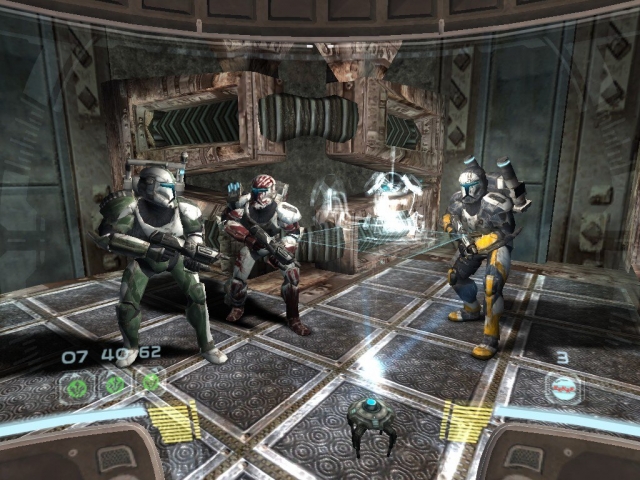This screenshot has height=480, width=640.
Task: Select squad member 07's green status icon
Action: (78, 382)
